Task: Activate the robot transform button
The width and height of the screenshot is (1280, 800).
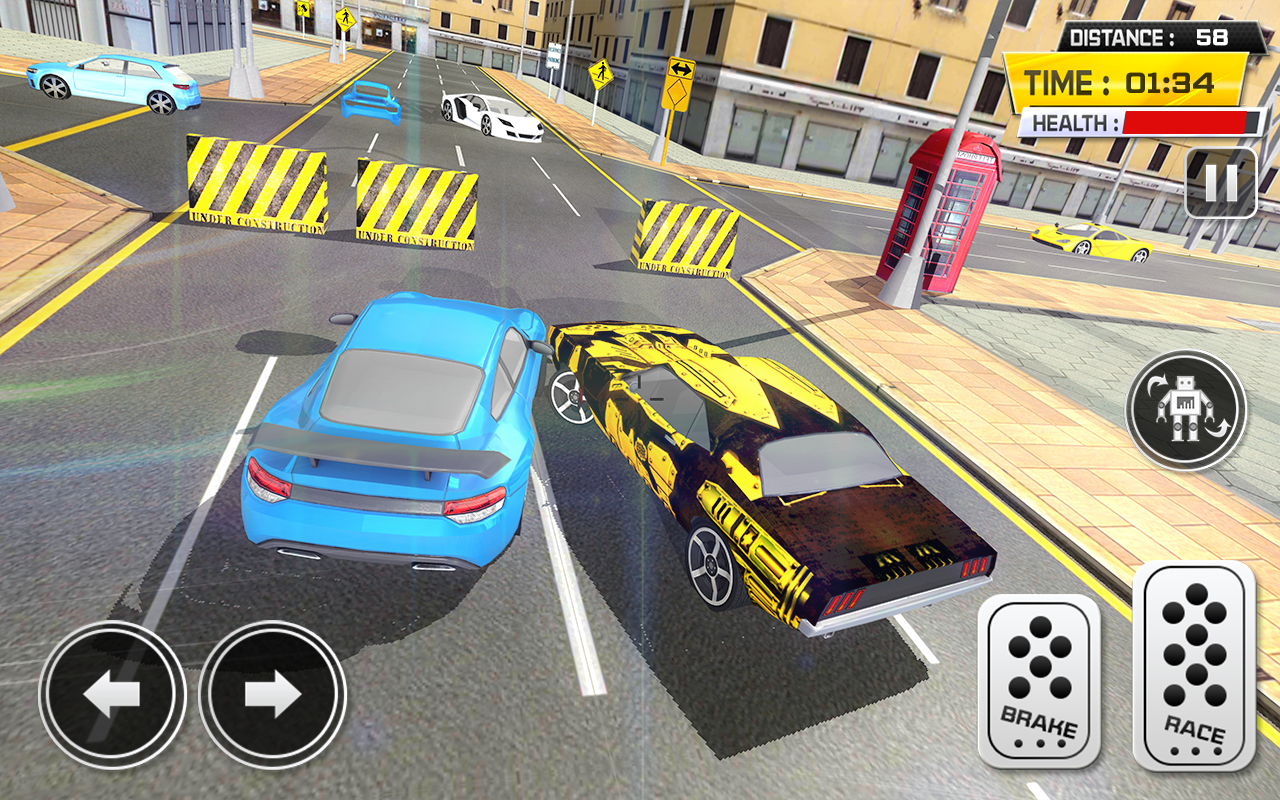Action: [x=1185, y=409]
